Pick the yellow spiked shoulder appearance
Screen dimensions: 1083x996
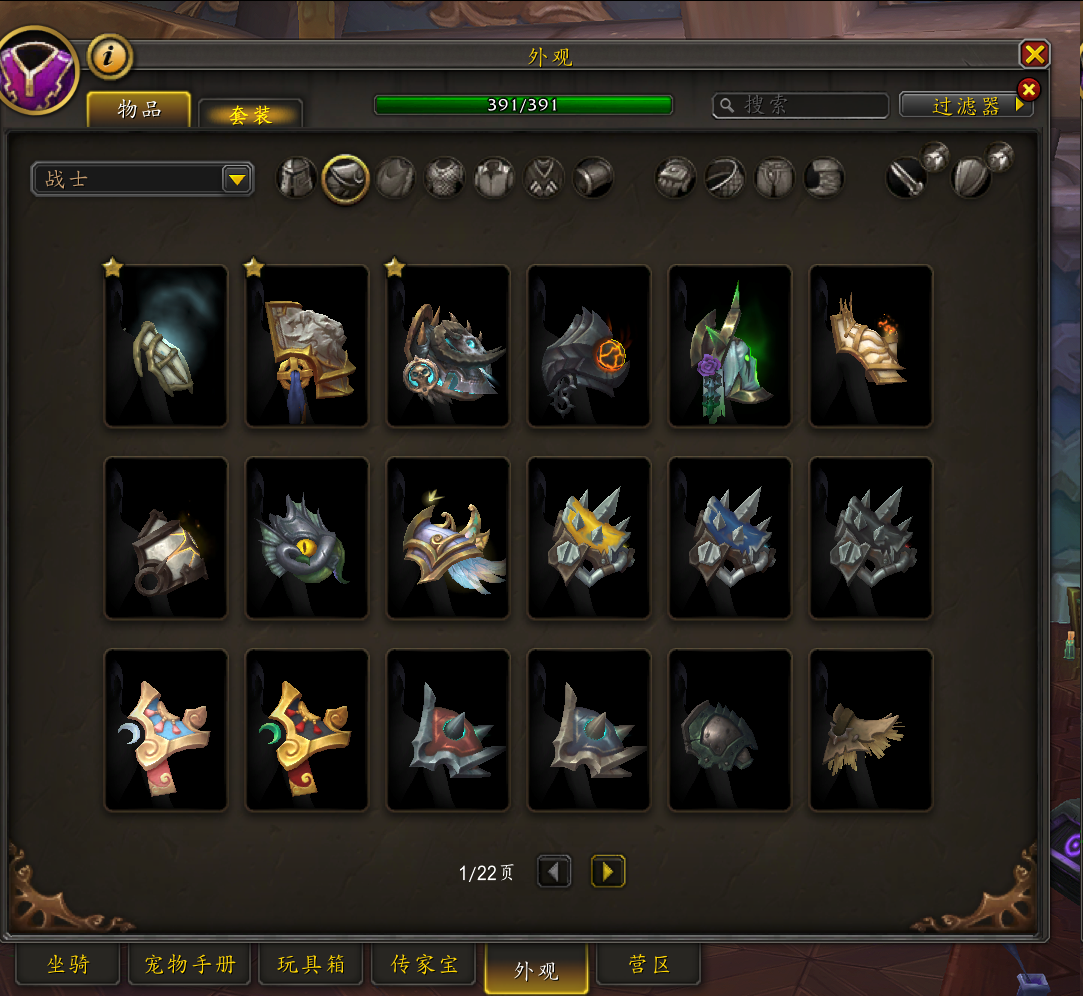(x=589, y=538)
